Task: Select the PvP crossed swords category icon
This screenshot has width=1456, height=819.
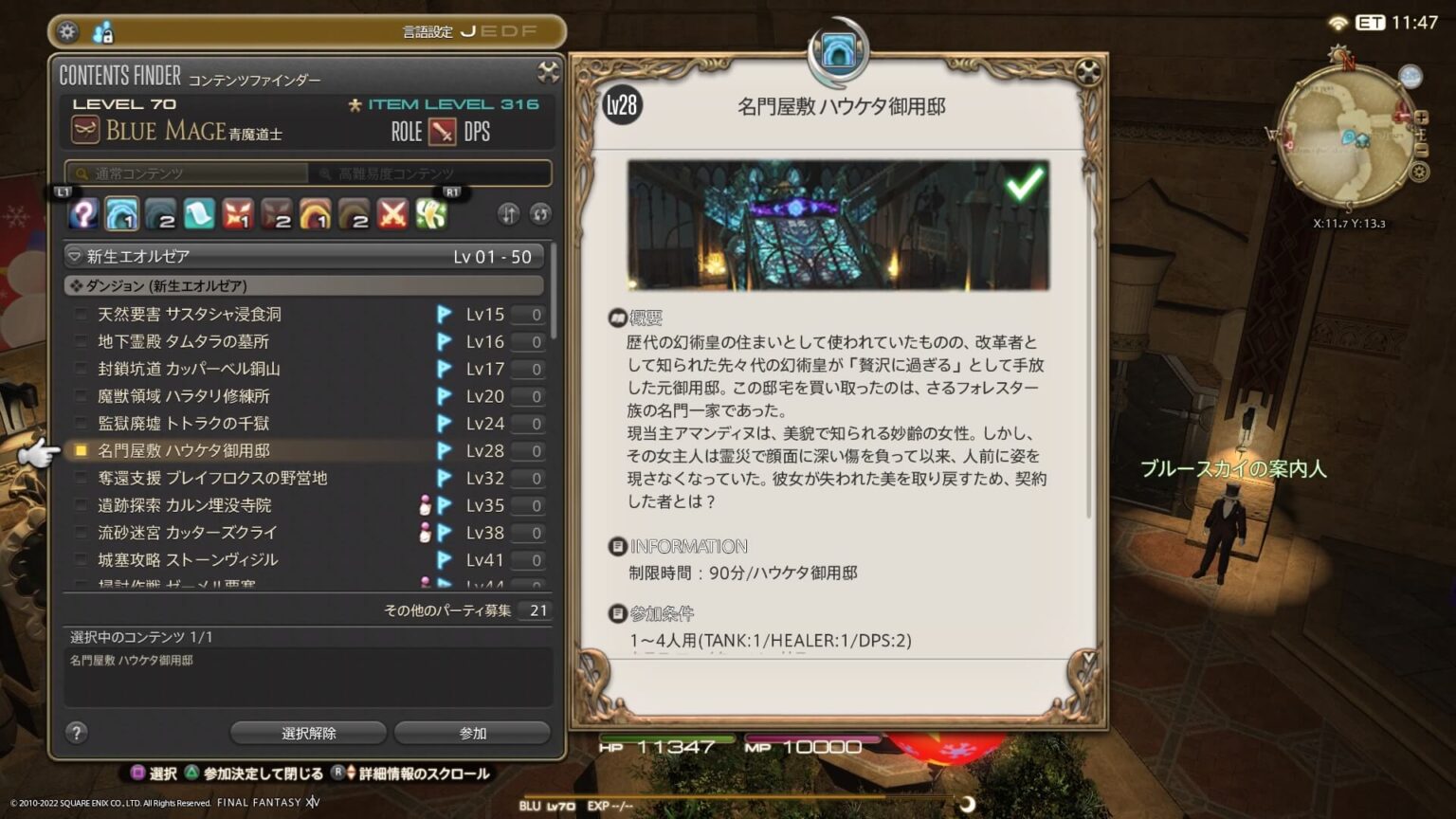Action: pos(394,214)
